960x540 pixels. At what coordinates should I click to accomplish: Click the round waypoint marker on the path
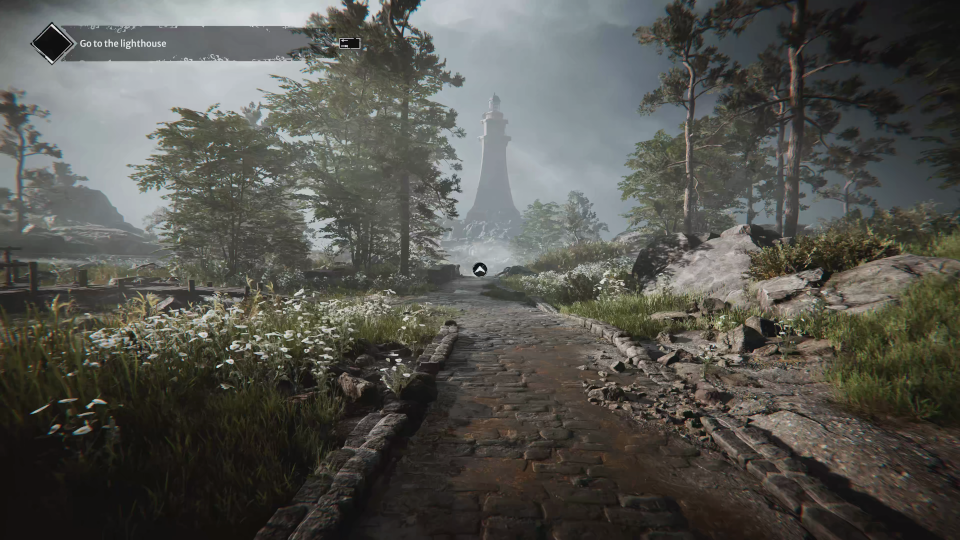(x=479, y=269)
